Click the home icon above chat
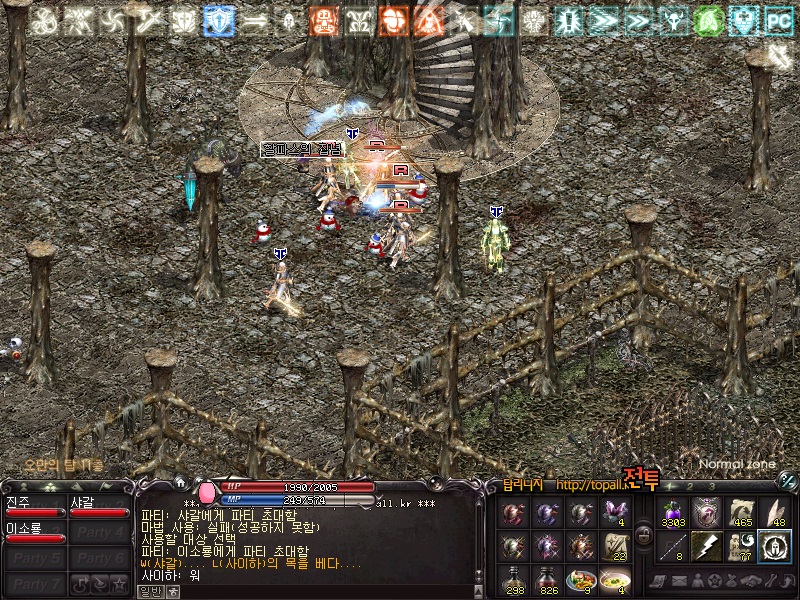800x600 pixels. coord(180,482)
